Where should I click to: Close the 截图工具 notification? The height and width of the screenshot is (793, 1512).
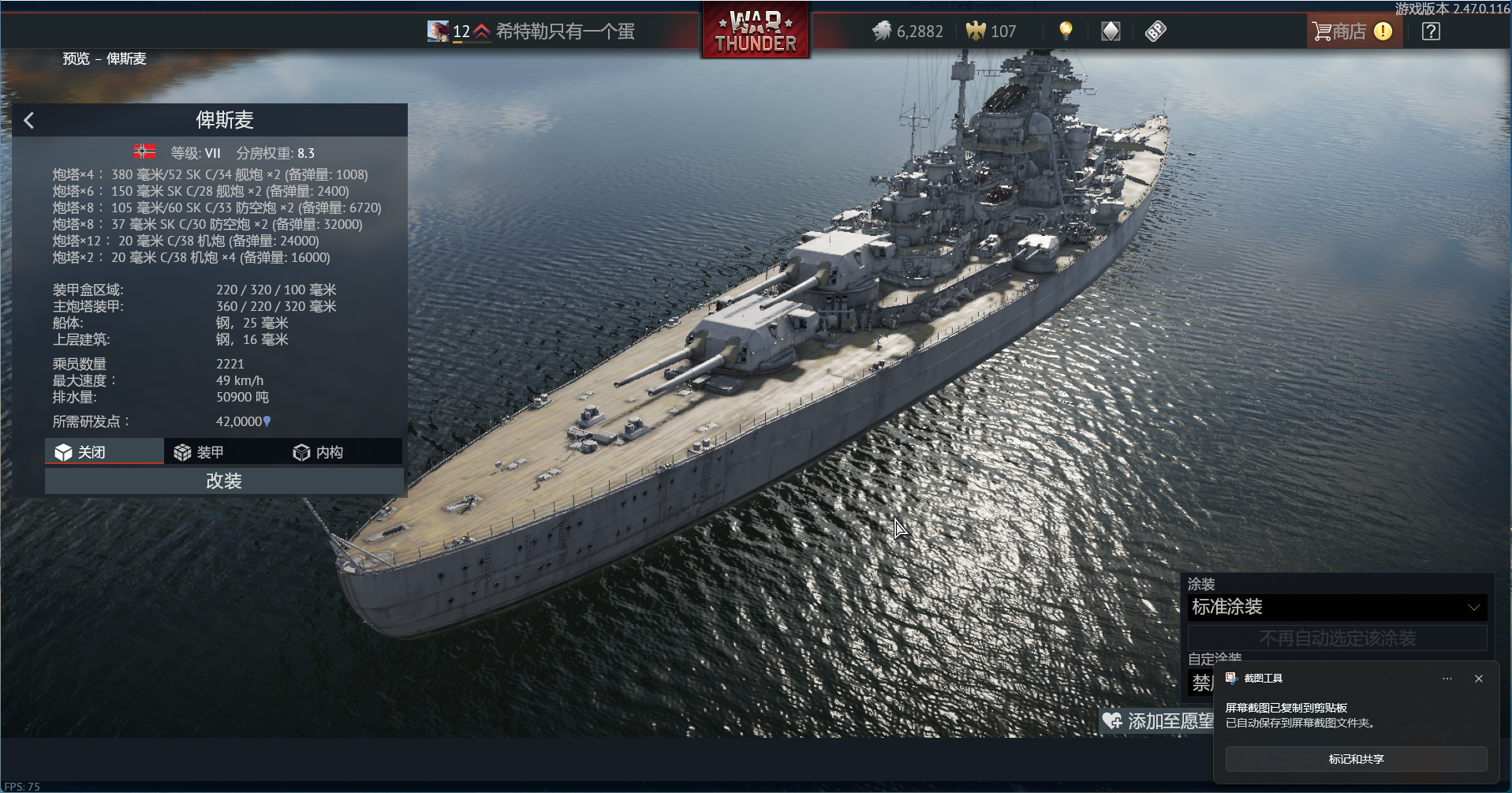1479,679
